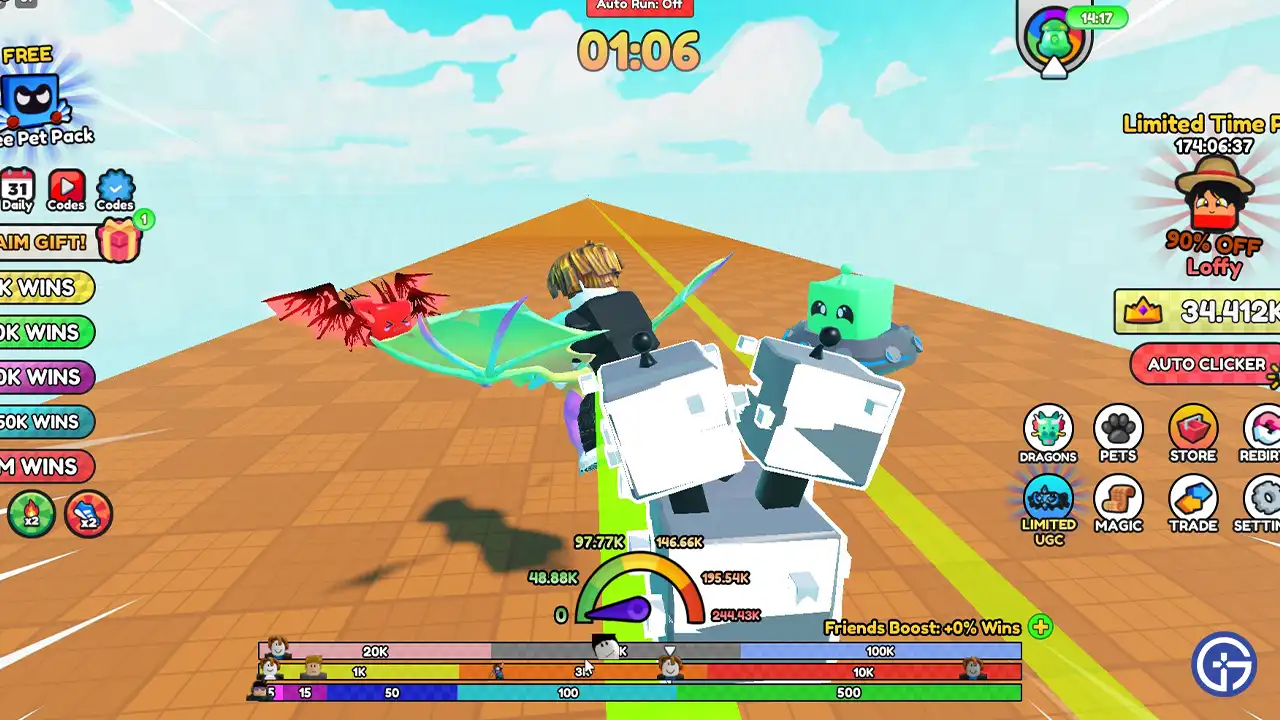Choose the red M WINS button
This screenshot has width=1280, height=720.
point(45,466)
